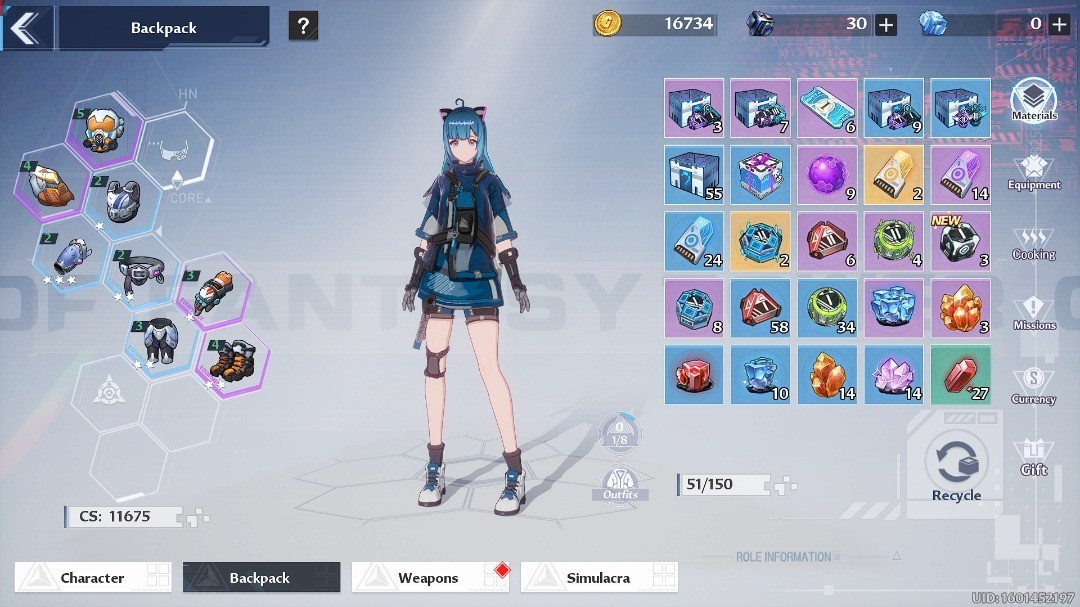
Task: Switch to the Weapons tab
Action: tap(430, 577)
